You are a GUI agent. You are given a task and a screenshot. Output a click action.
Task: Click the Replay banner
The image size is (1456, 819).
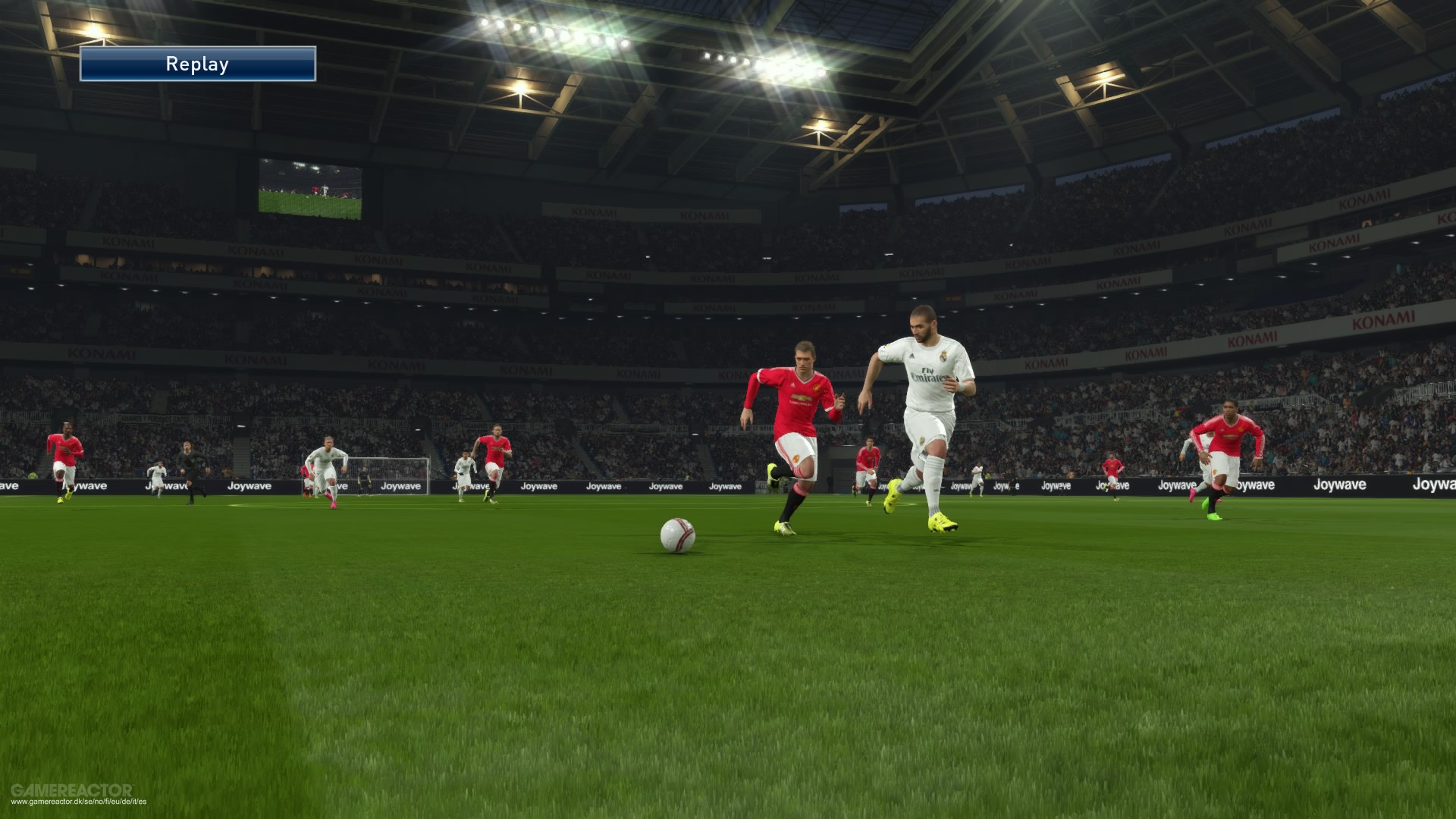pyautogui.click(x=197, y=64)
